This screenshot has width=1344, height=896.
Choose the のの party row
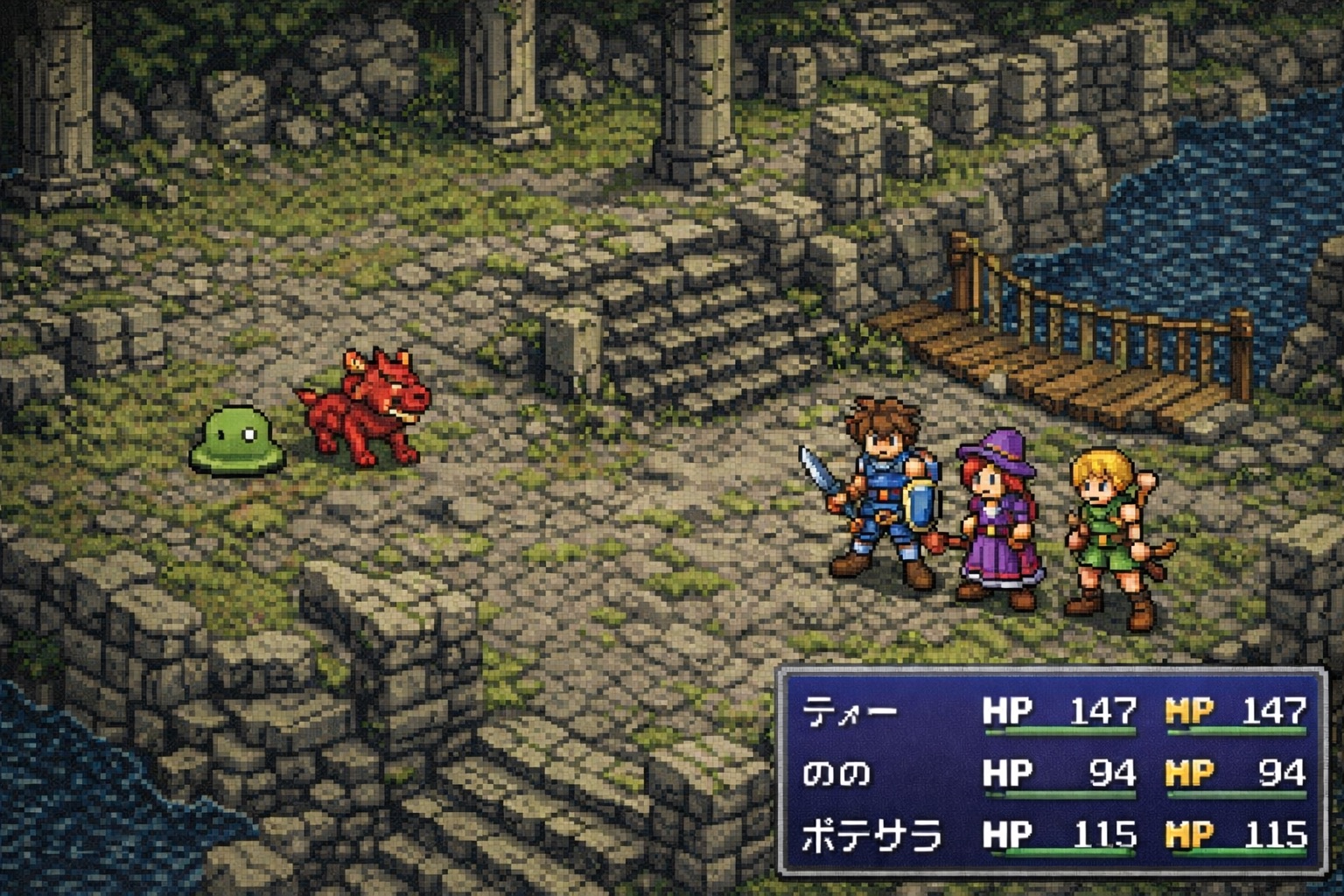836,773
